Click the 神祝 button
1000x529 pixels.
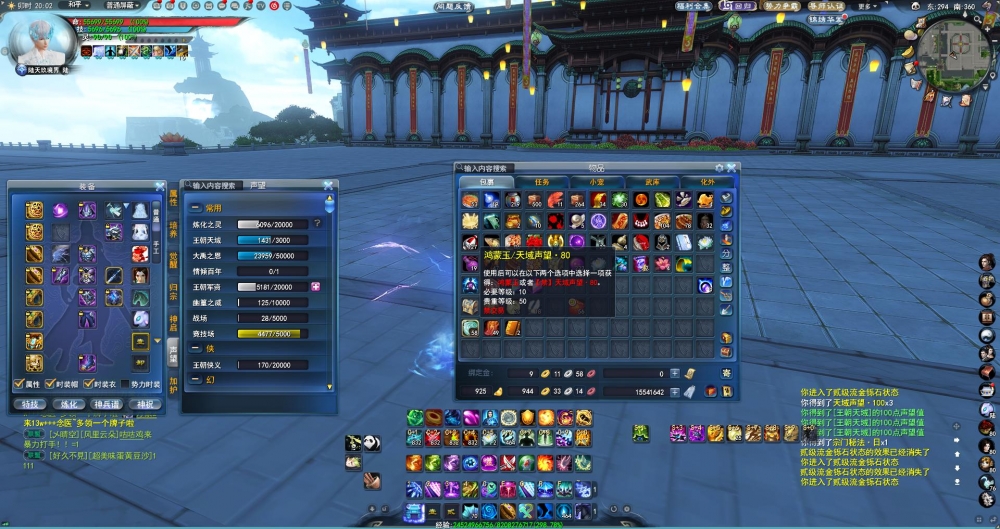144,404
